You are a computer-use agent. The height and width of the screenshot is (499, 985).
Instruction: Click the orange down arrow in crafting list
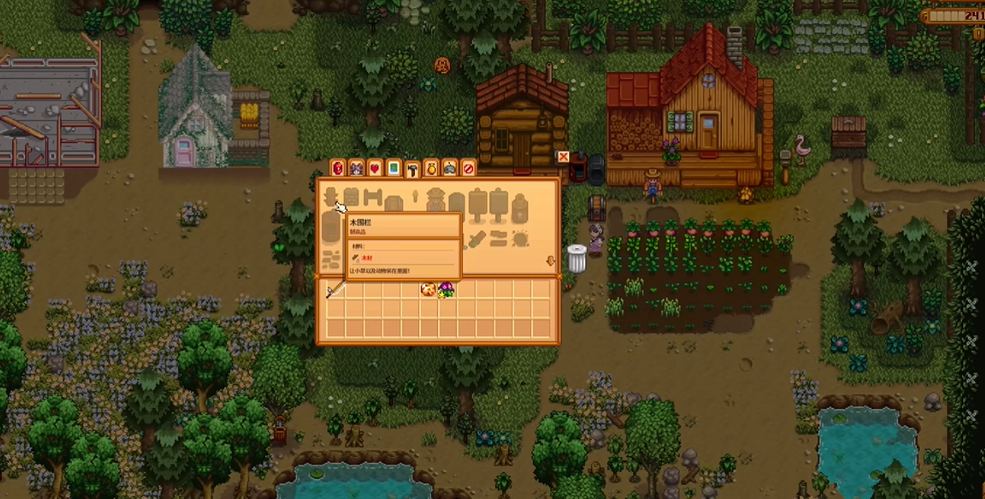[549, 262]
